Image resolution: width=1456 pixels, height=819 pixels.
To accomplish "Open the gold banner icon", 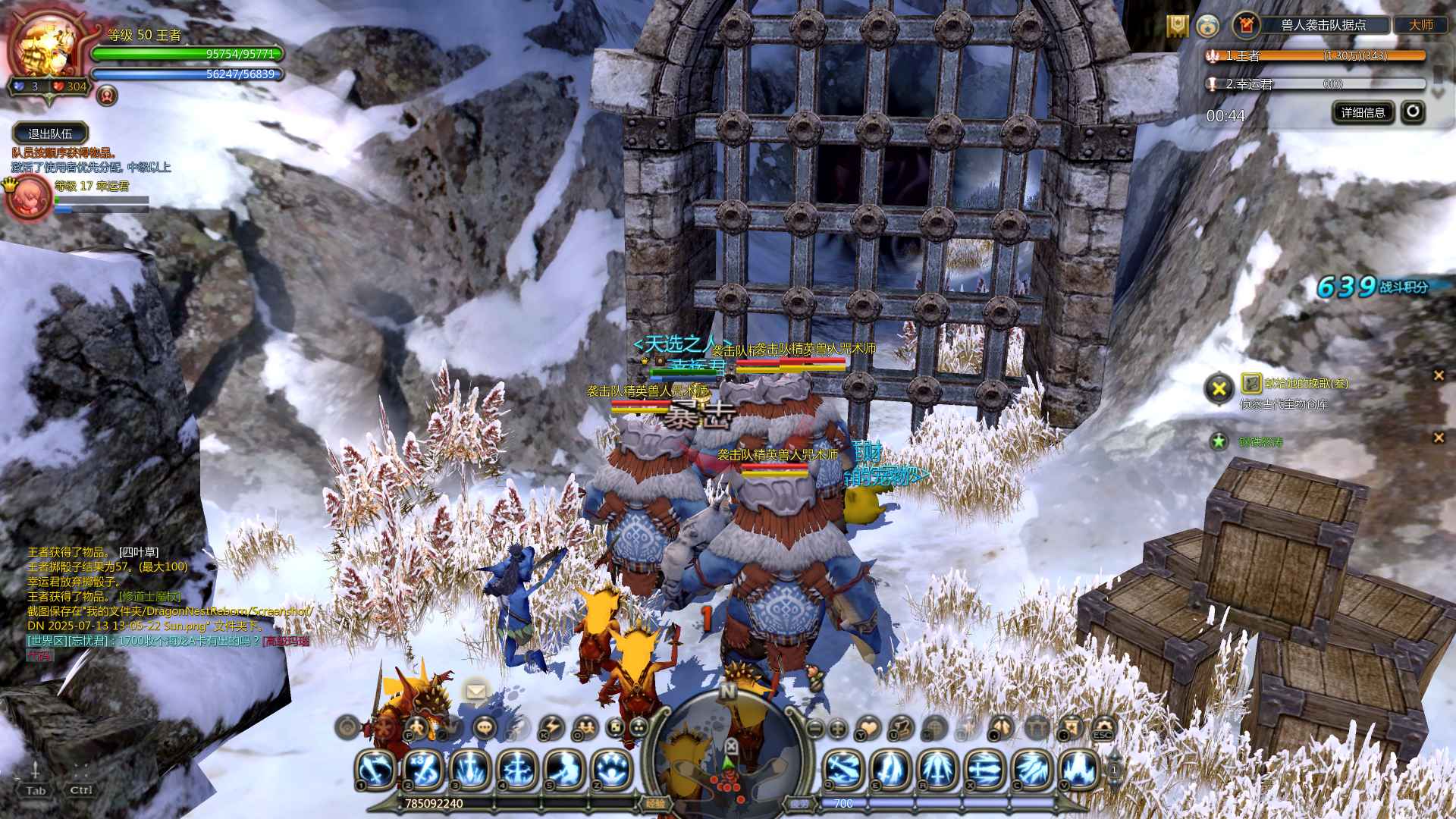I will 1176,26.
